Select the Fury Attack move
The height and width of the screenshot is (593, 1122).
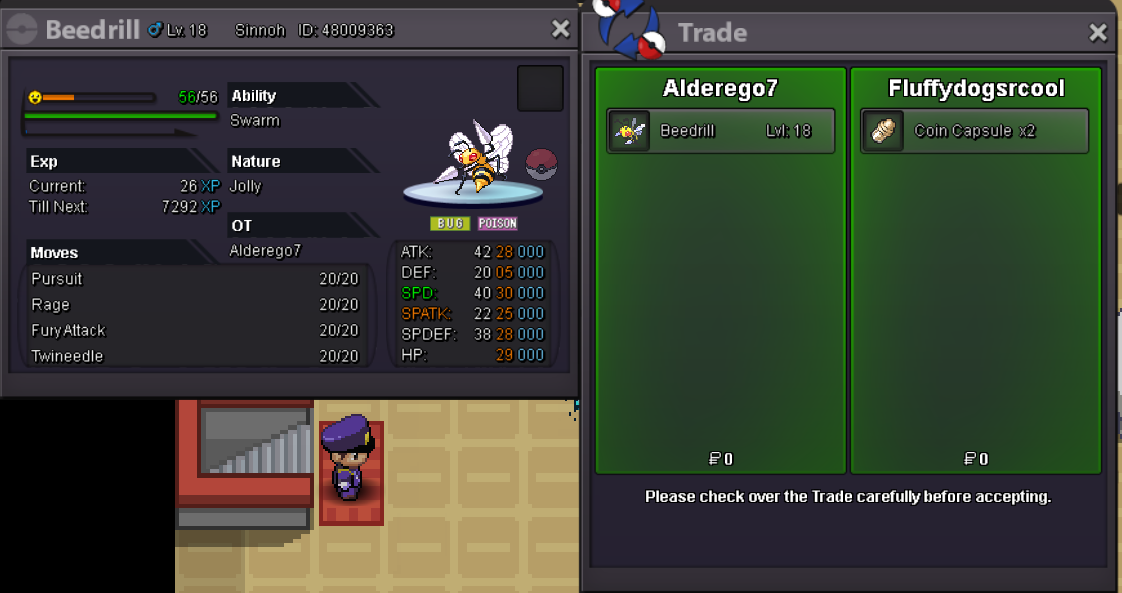pyautogui.click(x=194, y=331)
